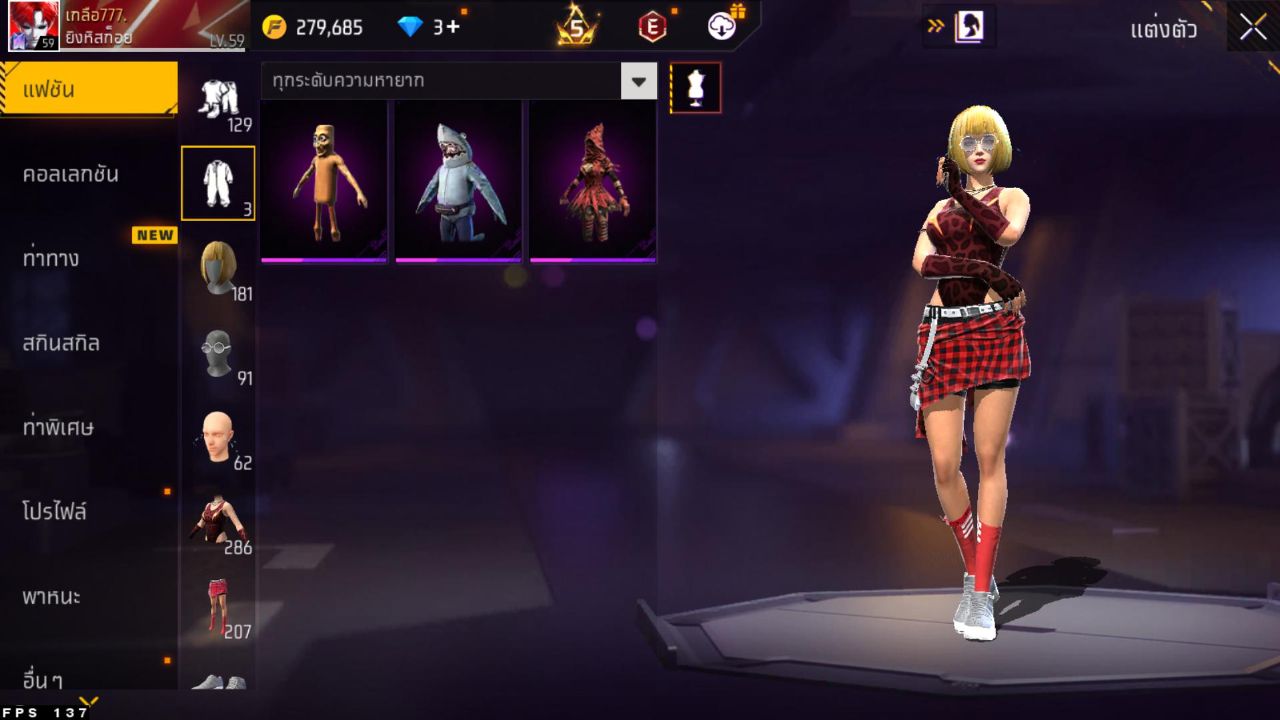
Task: Click the mannequin preview icon beside the item grid
Action: click(696, 87)
